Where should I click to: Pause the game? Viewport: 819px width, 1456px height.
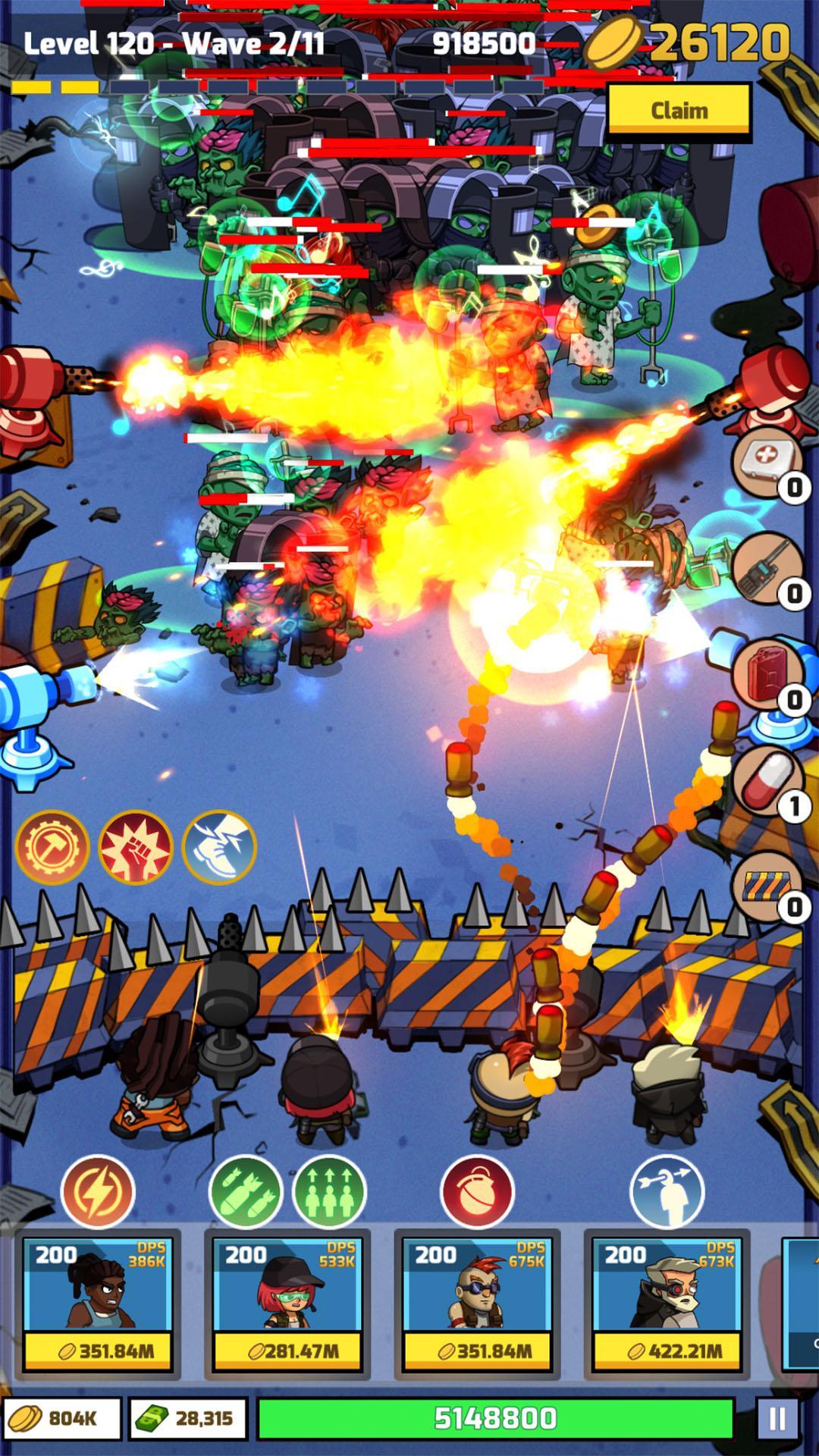[x=777, y=1418]
